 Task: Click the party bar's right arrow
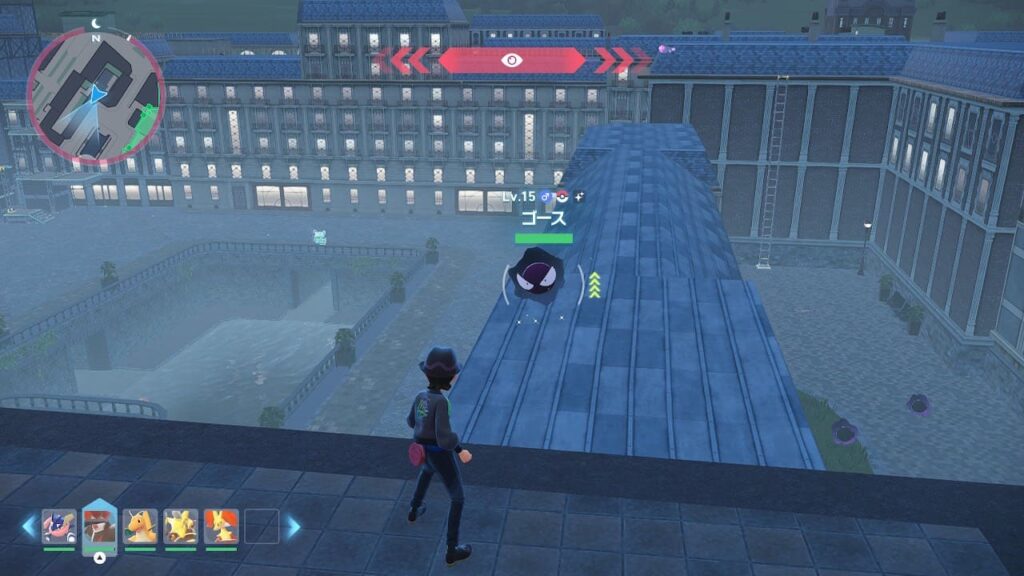(x=293, y=526)
